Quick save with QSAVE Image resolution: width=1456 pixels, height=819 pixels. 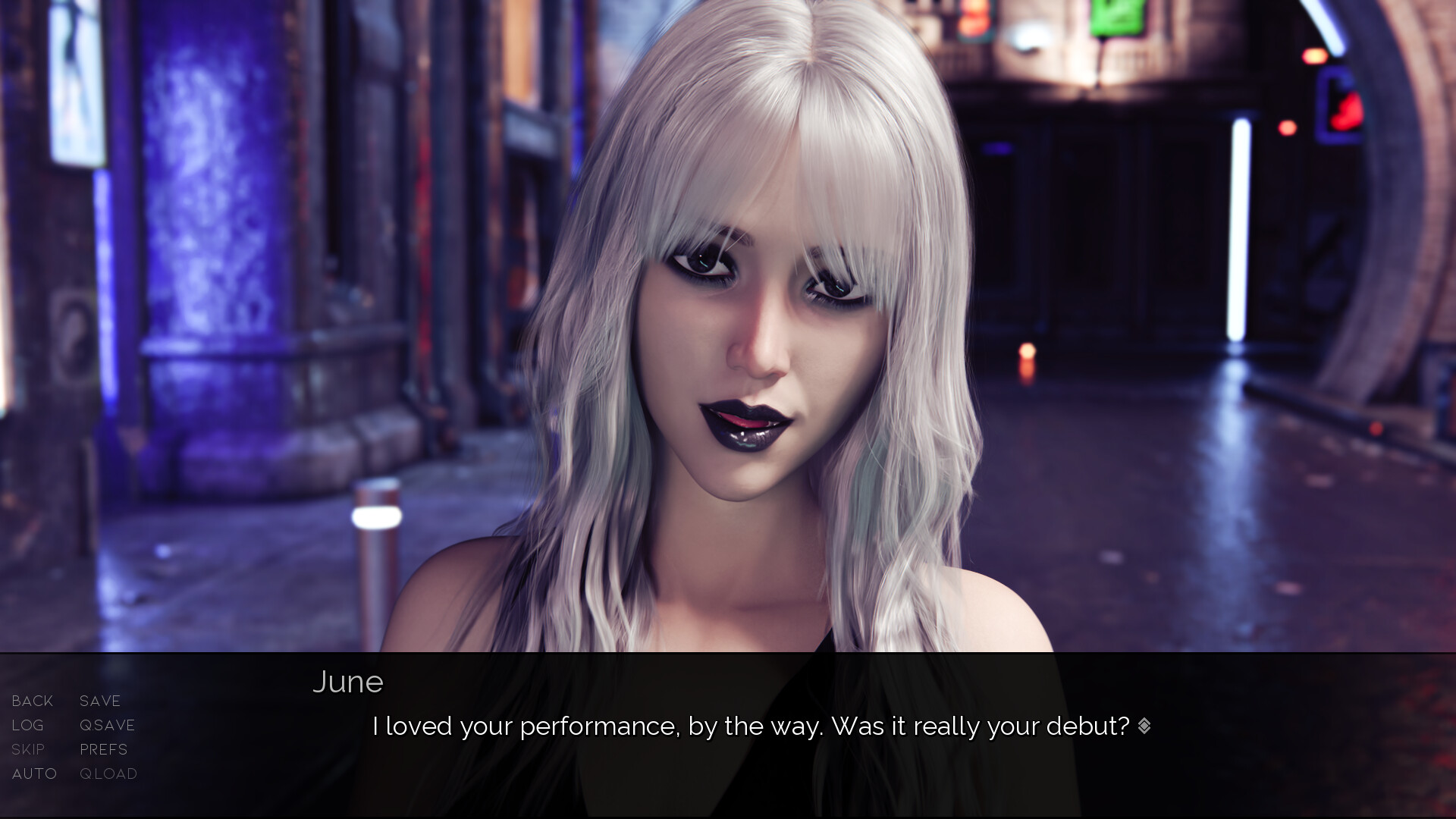(x=108, y=725)
